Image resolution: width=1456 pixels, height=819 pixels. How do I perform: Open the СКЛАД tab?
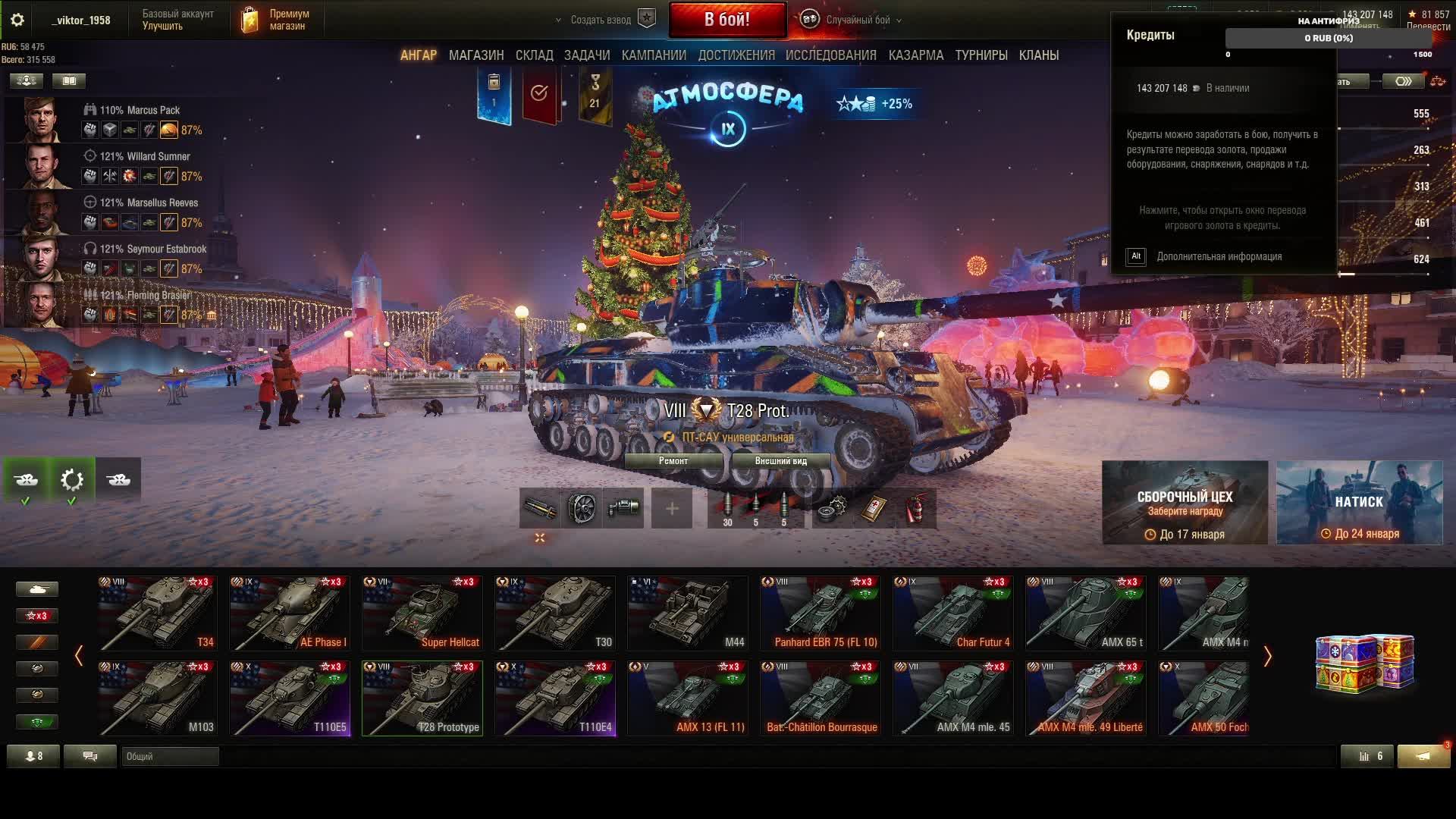535,55
